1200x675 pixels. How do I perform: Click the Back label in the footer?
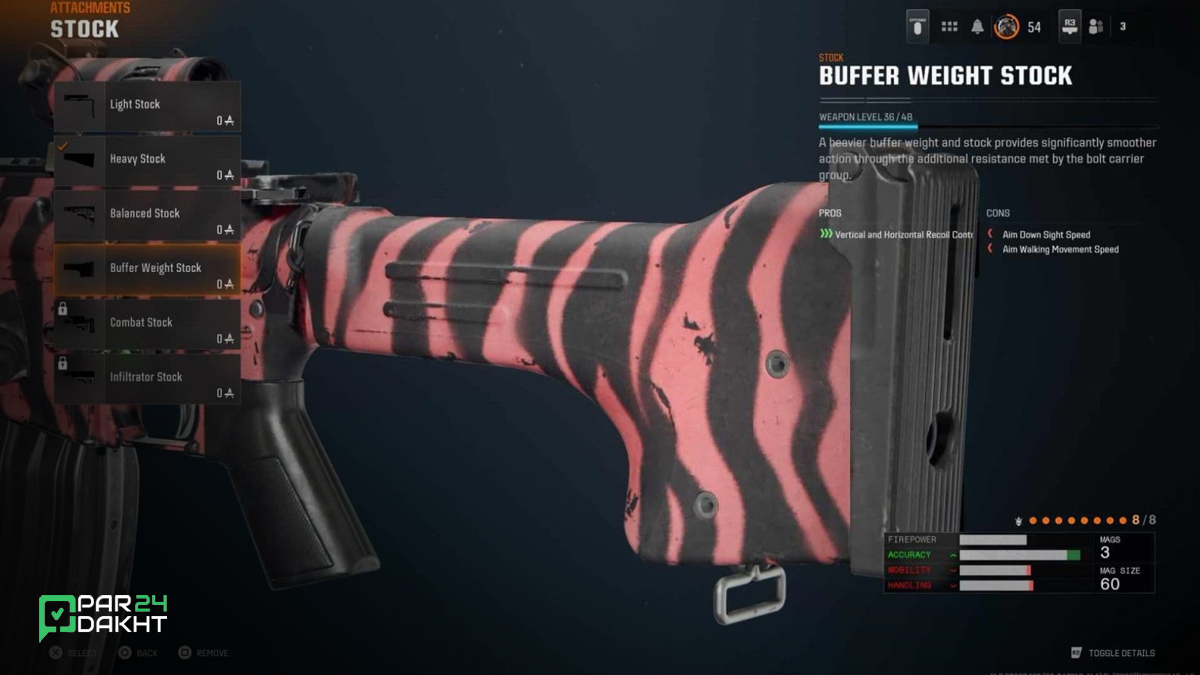point(146,653)
